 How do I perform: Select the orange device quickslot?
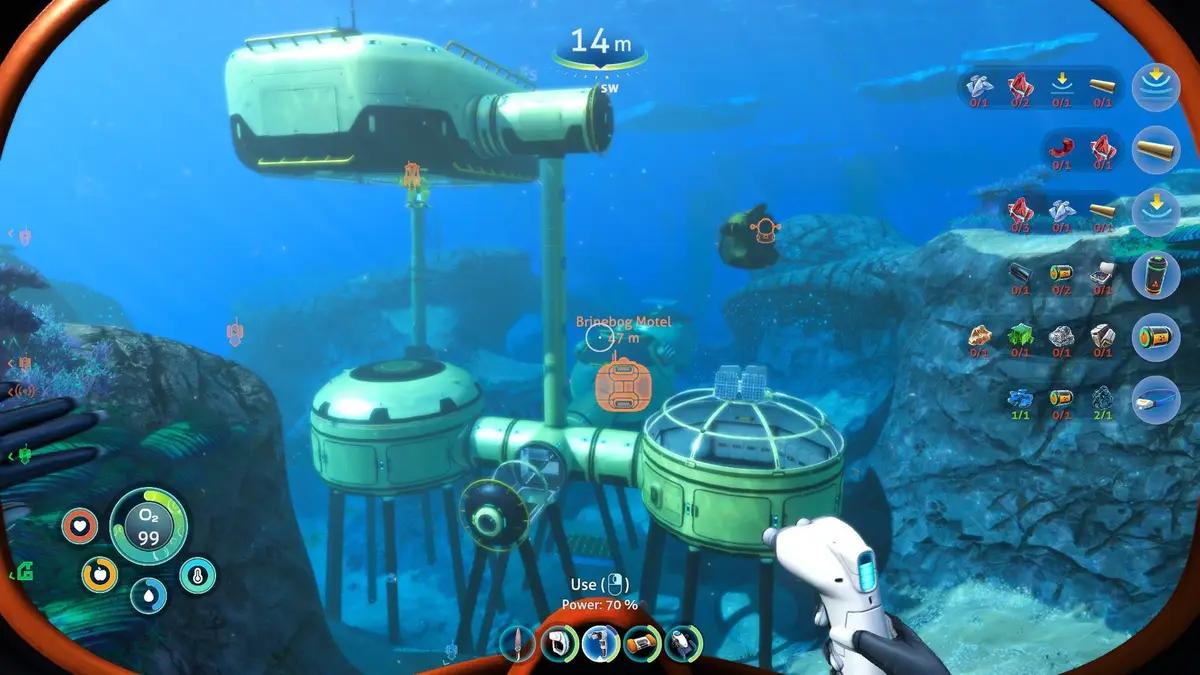(x=641, y=642)
